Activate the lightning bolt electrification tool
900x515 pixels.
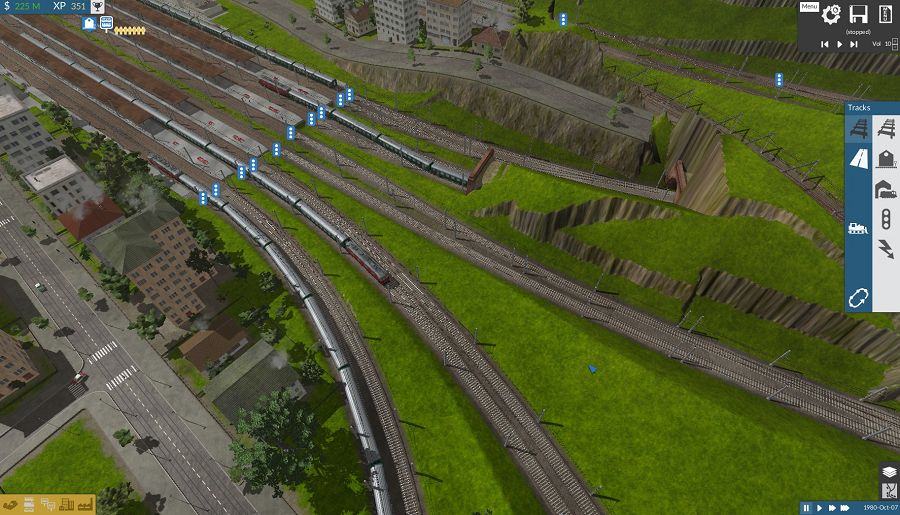886,248
